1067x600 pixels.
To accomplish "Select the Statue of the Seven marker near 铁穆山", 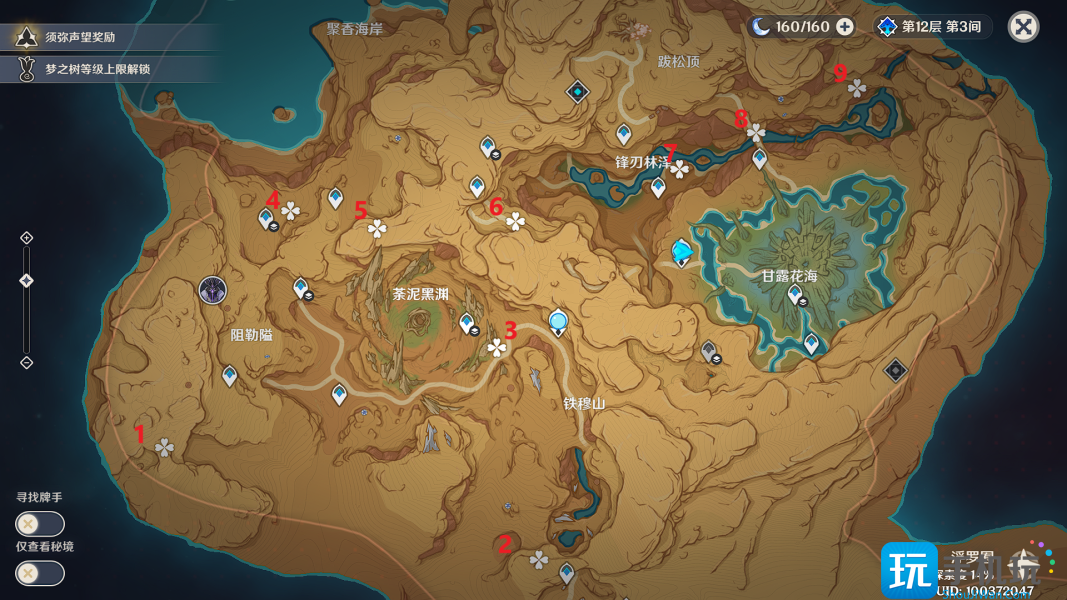I will (x=558, y=322).
